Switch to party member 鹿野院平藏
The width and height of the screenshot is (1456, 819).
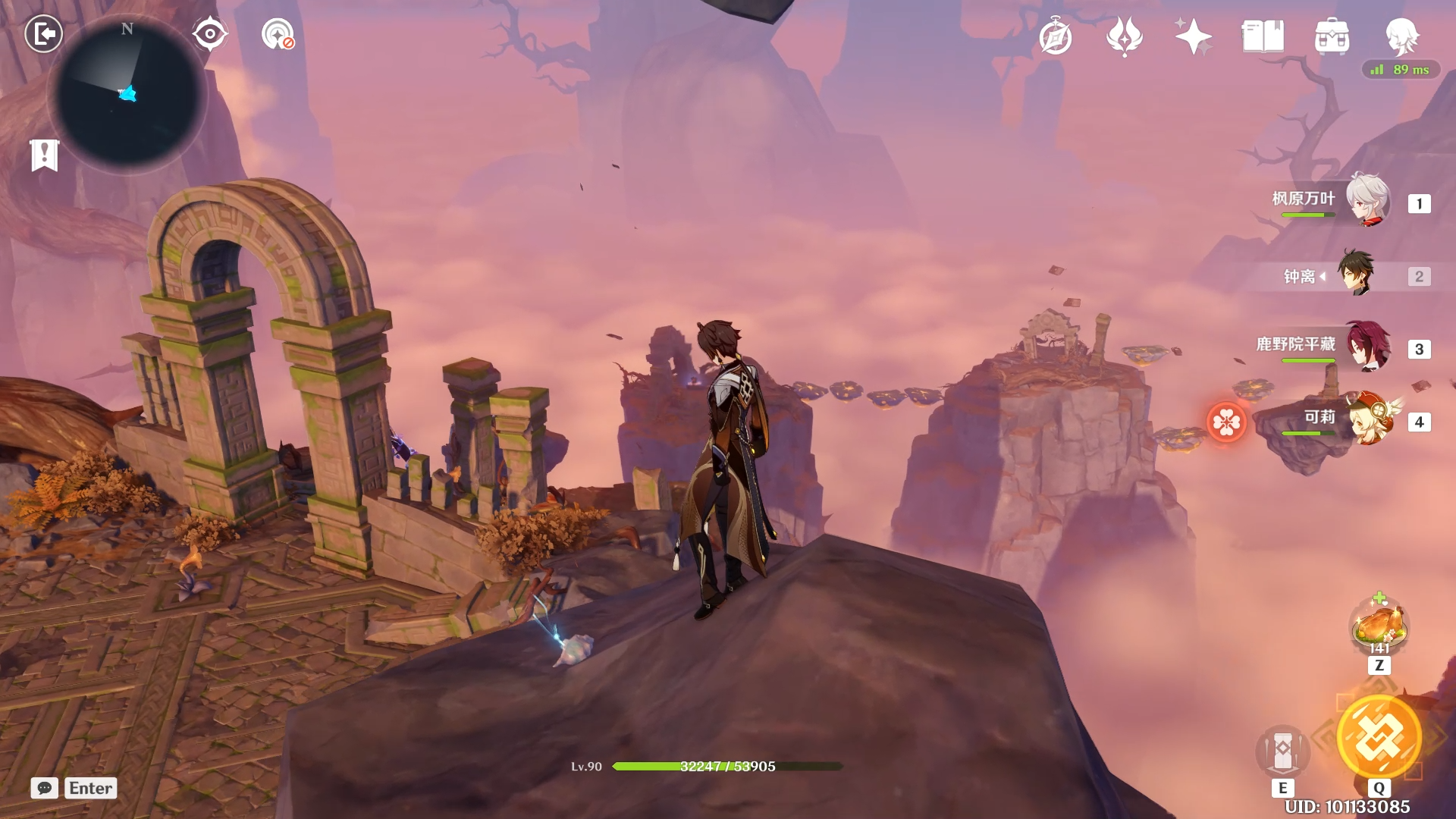click(1367, 347)
